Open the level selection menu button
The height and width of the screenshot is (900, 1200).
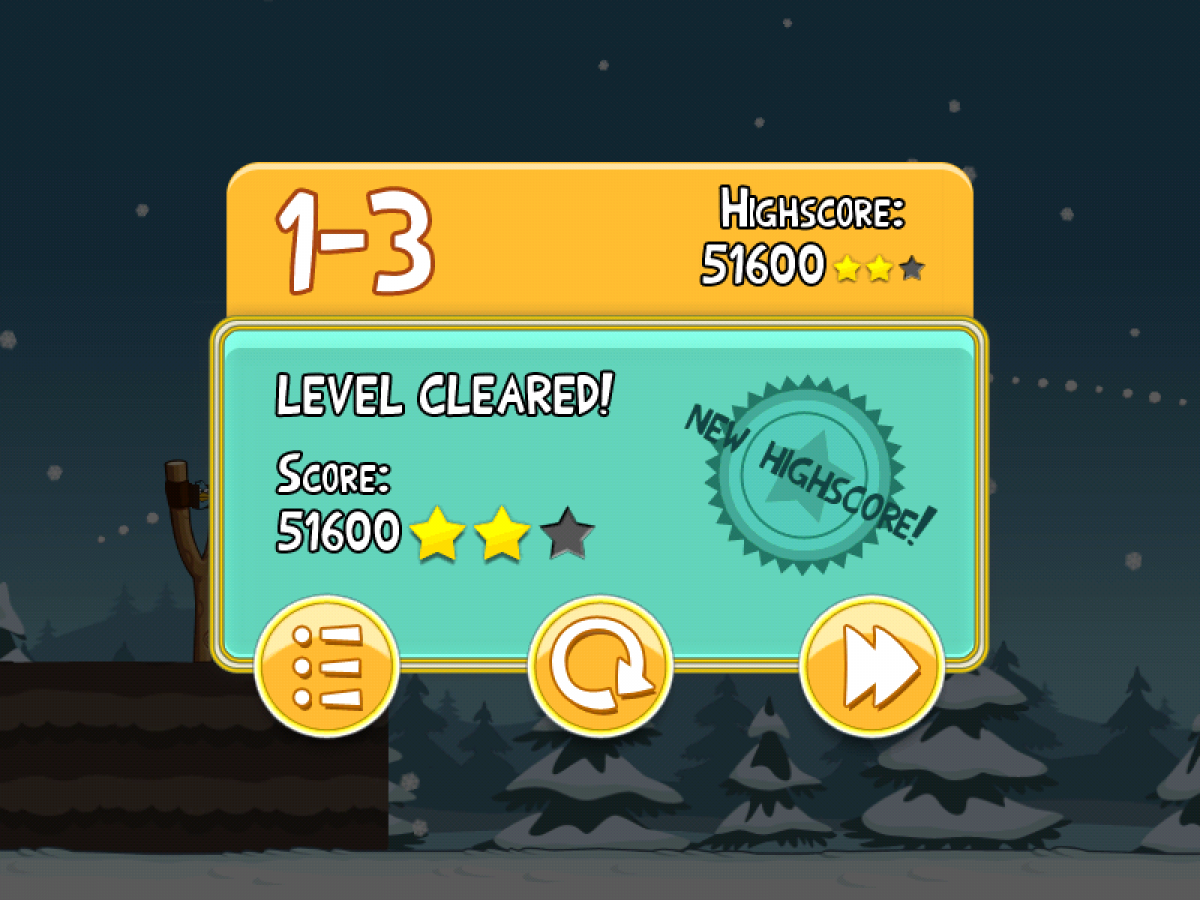[x=327, y=666]
